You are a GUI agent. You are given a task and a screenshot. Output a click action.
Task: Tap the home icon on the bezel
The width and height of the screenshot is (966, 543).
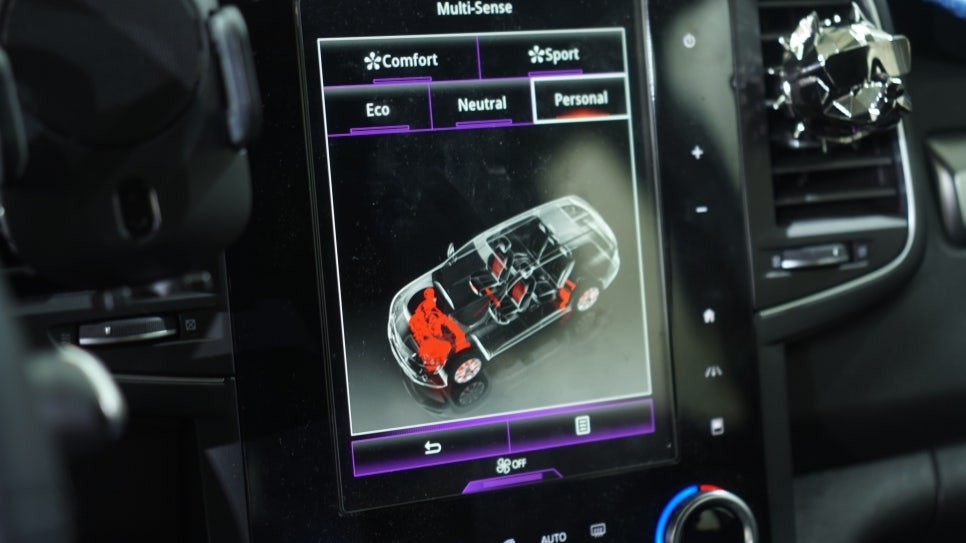709,316
